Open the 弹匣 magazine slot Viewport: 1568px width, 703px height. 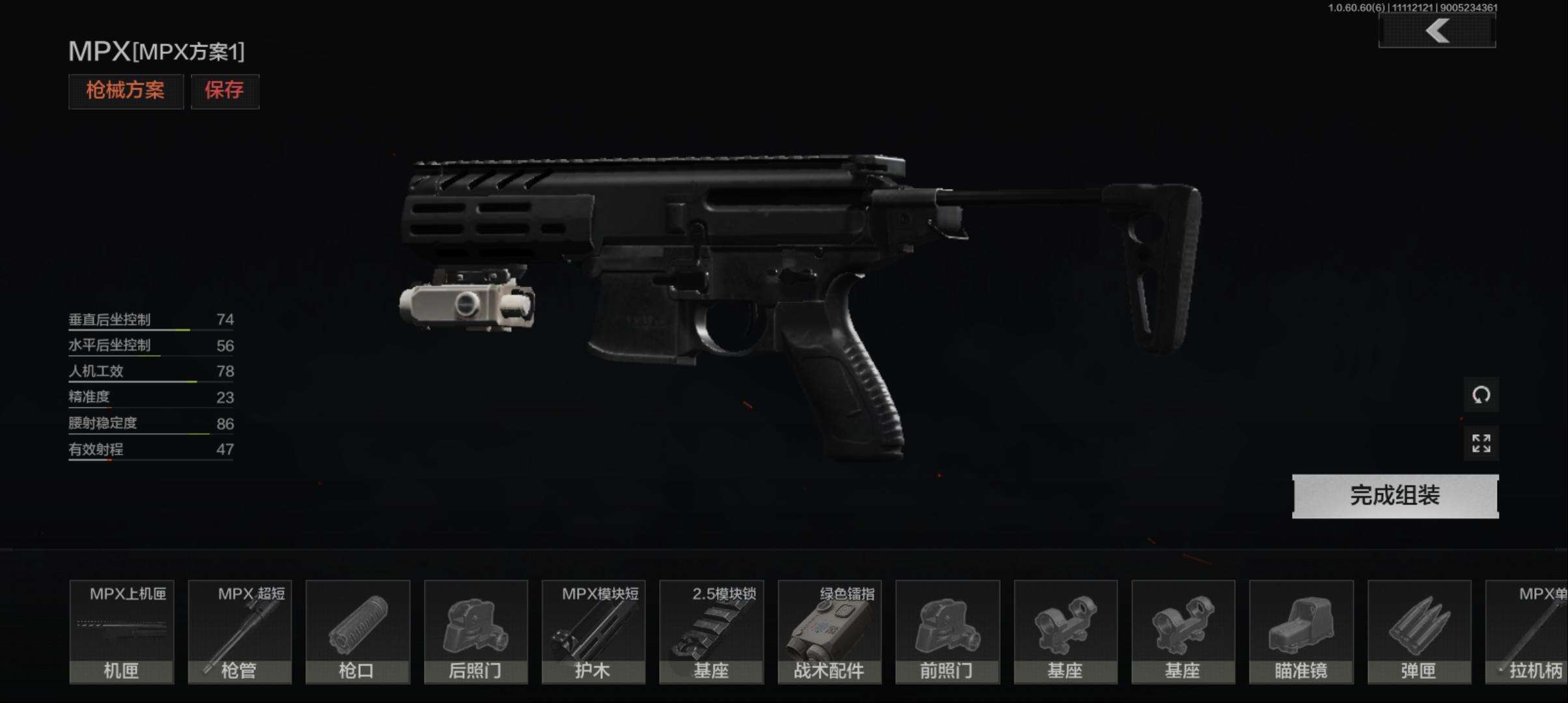(1418, 631)
